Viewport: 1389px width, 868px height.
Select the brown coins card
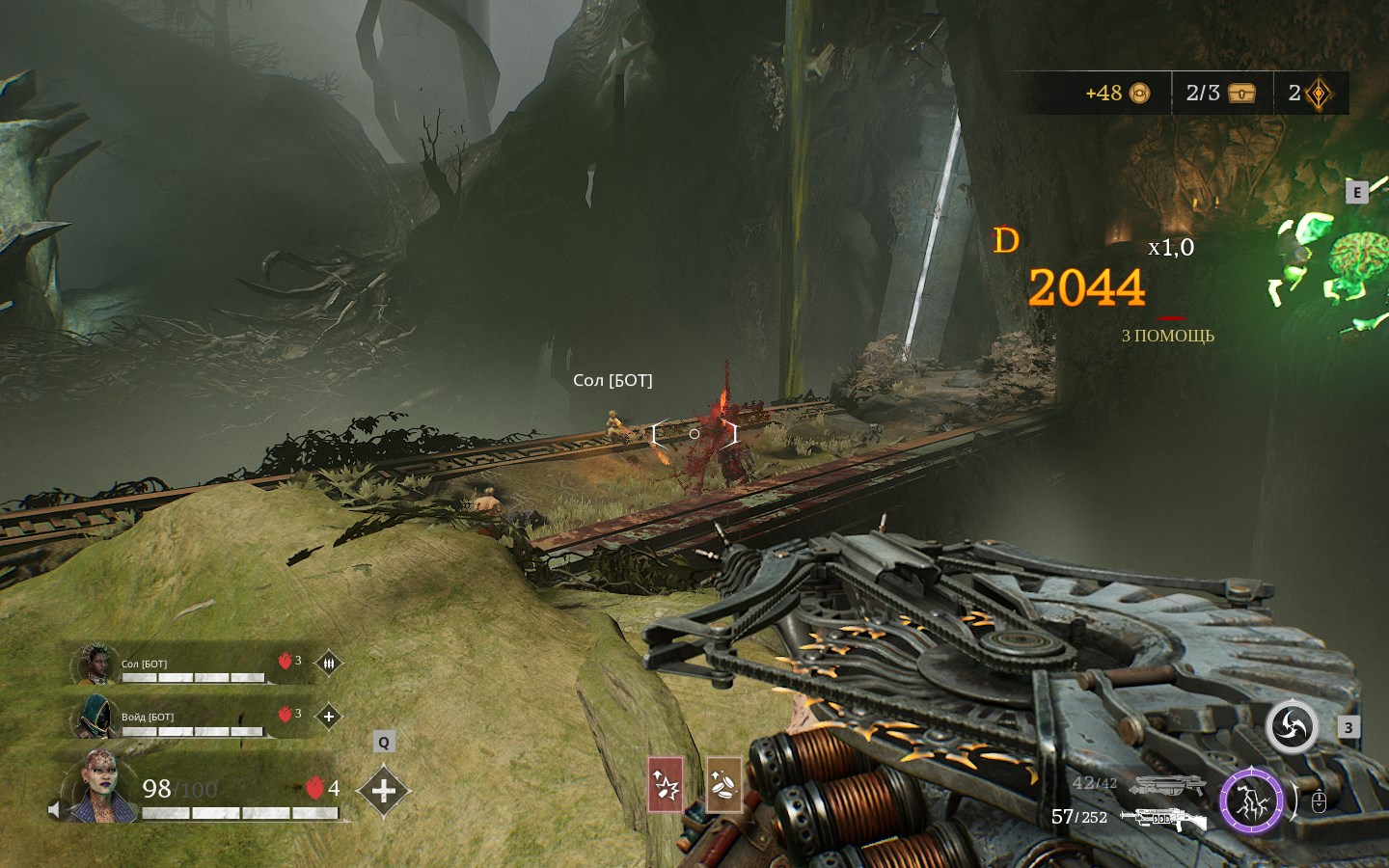pyautogui.click(x=723, y=784)
